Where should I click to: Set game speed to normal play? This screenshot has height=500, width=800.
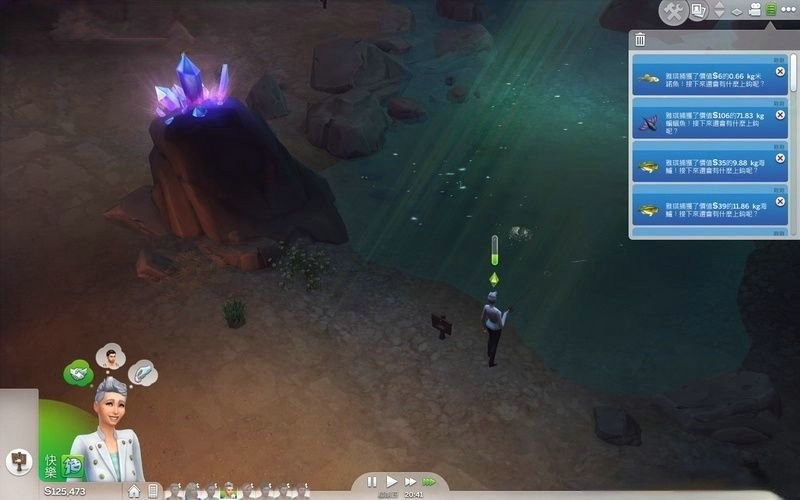[x=391, y=481]
